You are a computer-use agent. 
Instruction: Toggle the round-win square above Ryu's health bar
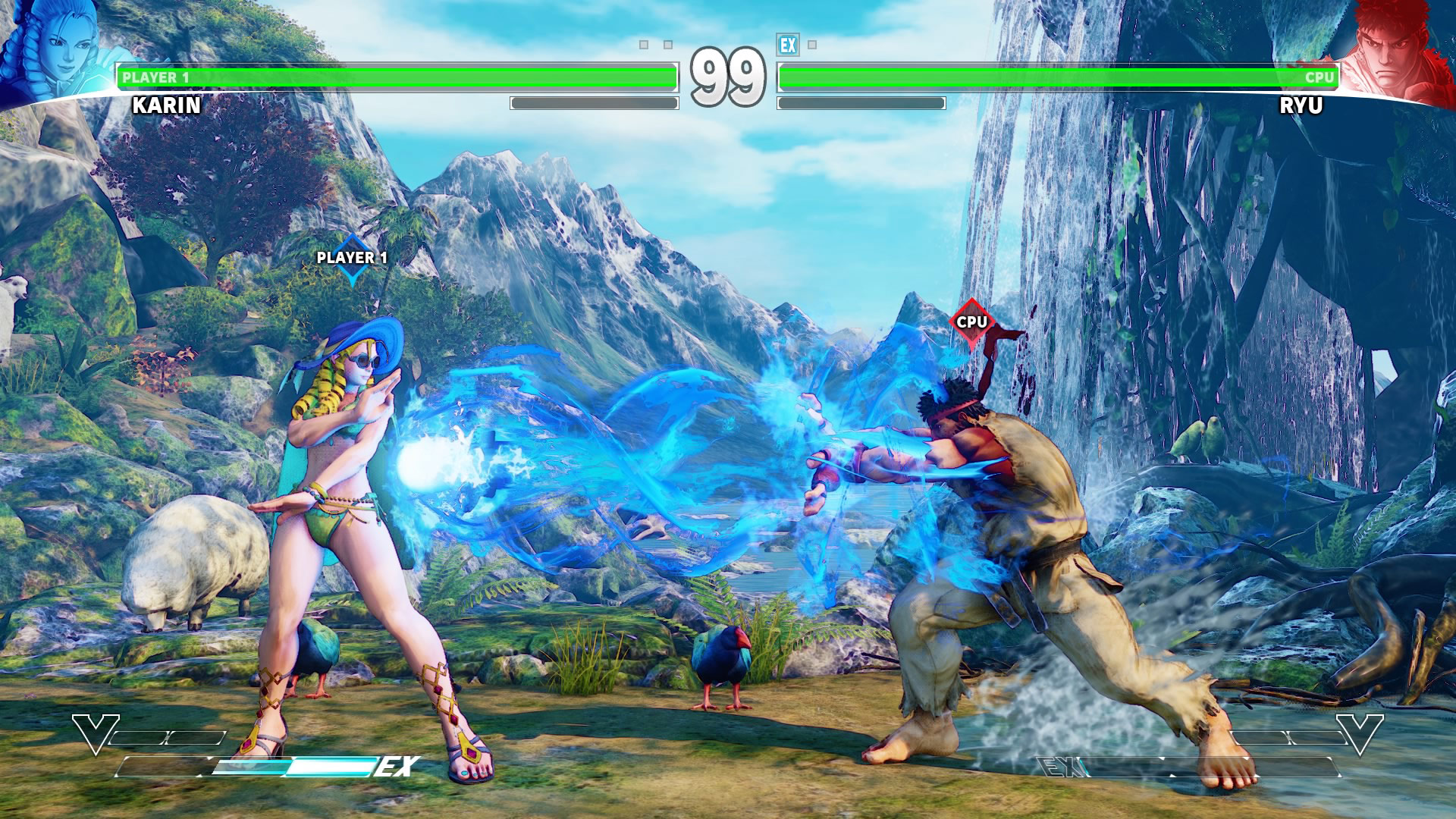click(x=812, y=45)
